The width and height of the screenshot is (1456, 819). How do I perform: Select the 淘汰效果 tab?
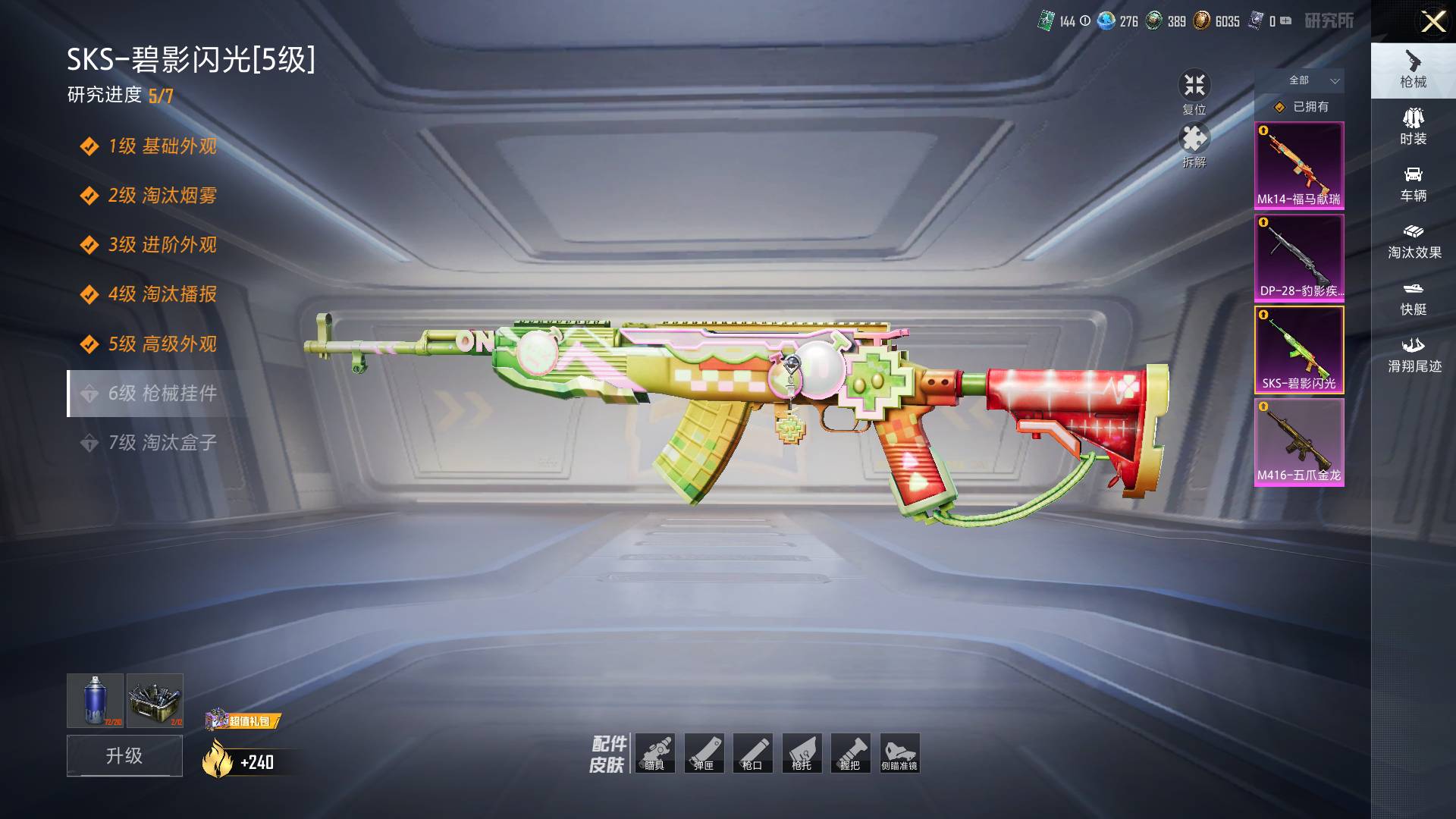coord(1414,241)
